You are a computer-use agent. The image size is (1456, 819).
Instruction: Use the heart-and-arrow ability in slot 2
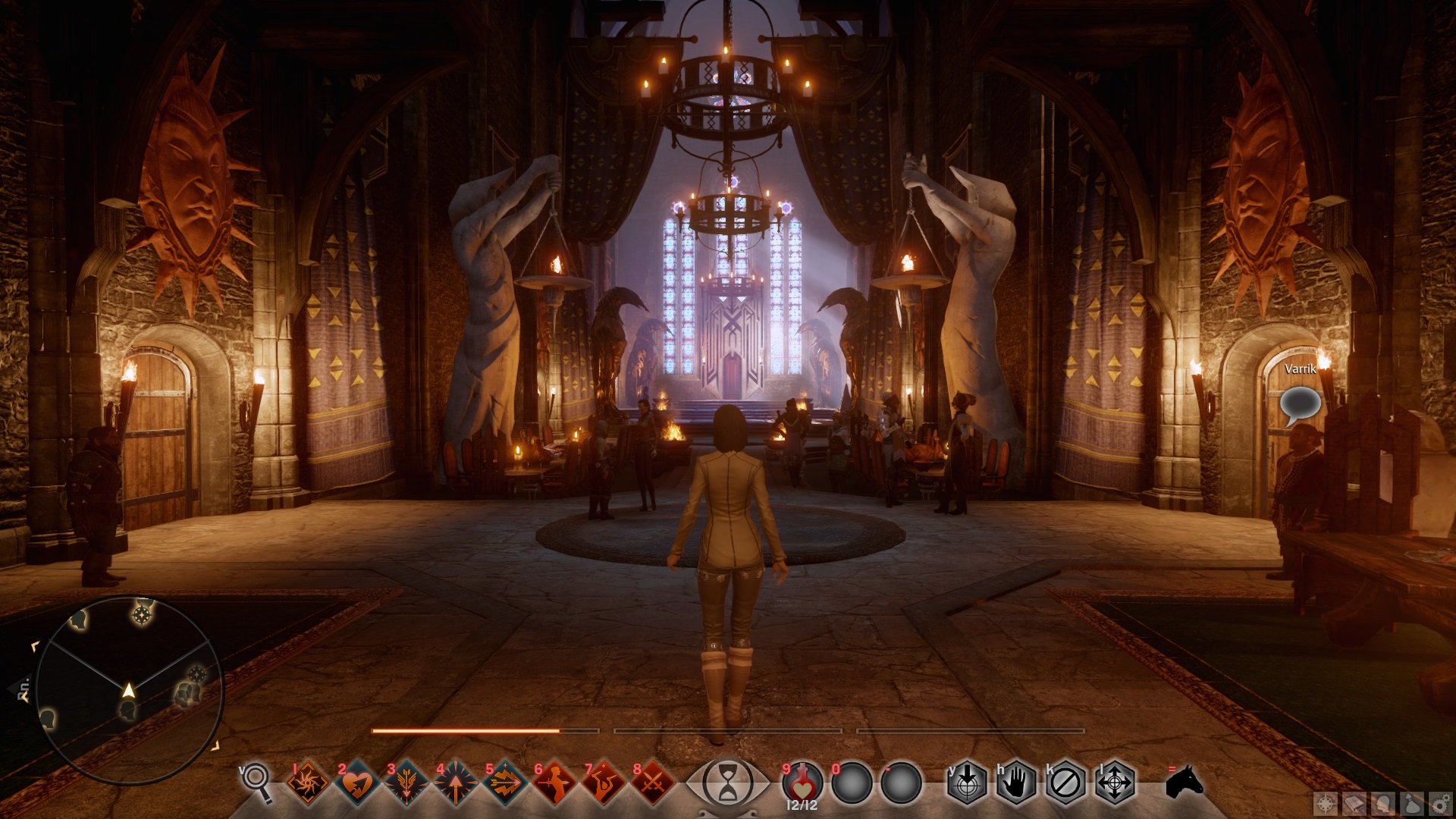pos(357,783)
